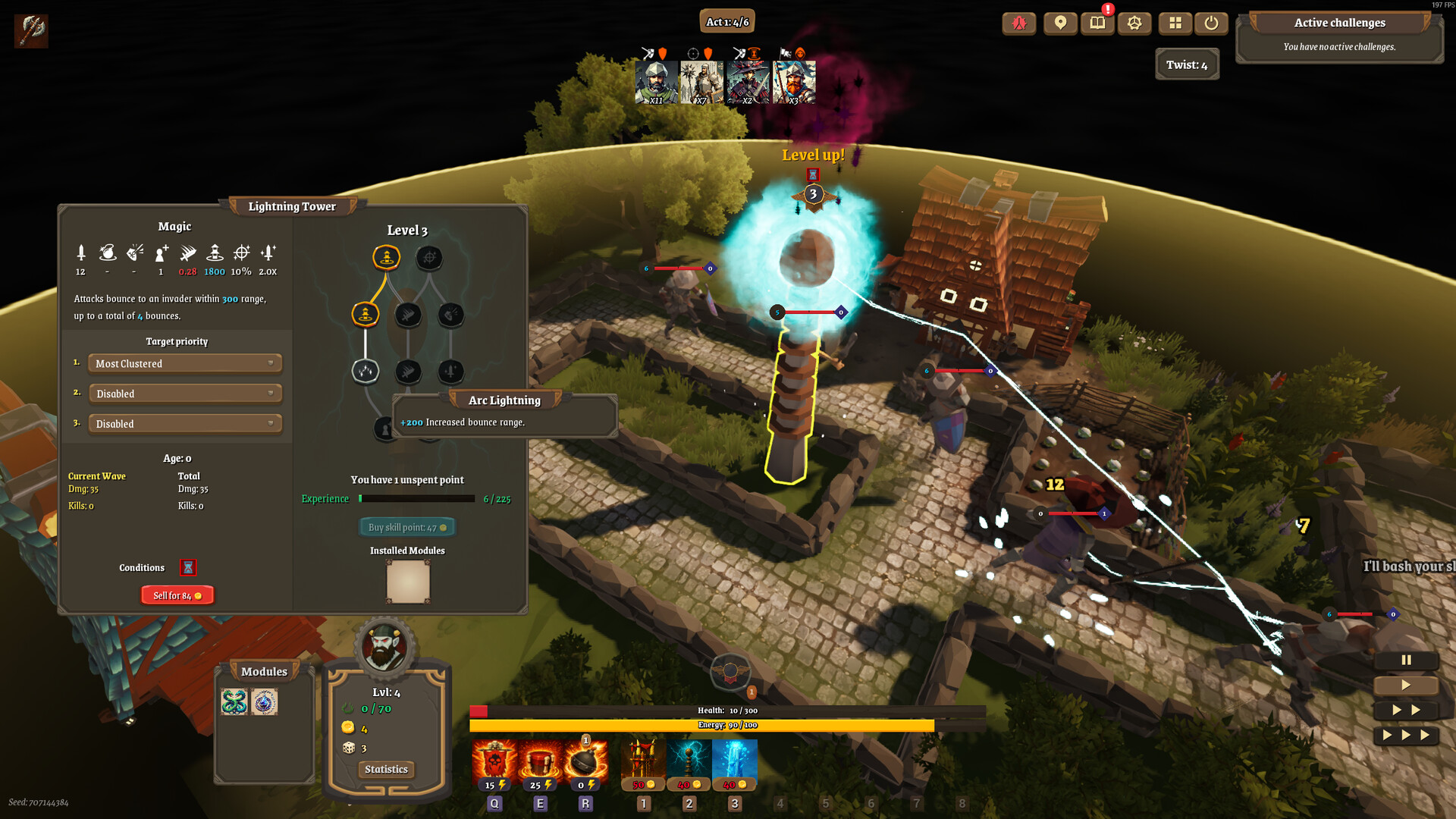Image resolution: width=1456 pixels, height=819 pixels.
Task: Open the settings gear icon
Action: tap(1134, 24)
